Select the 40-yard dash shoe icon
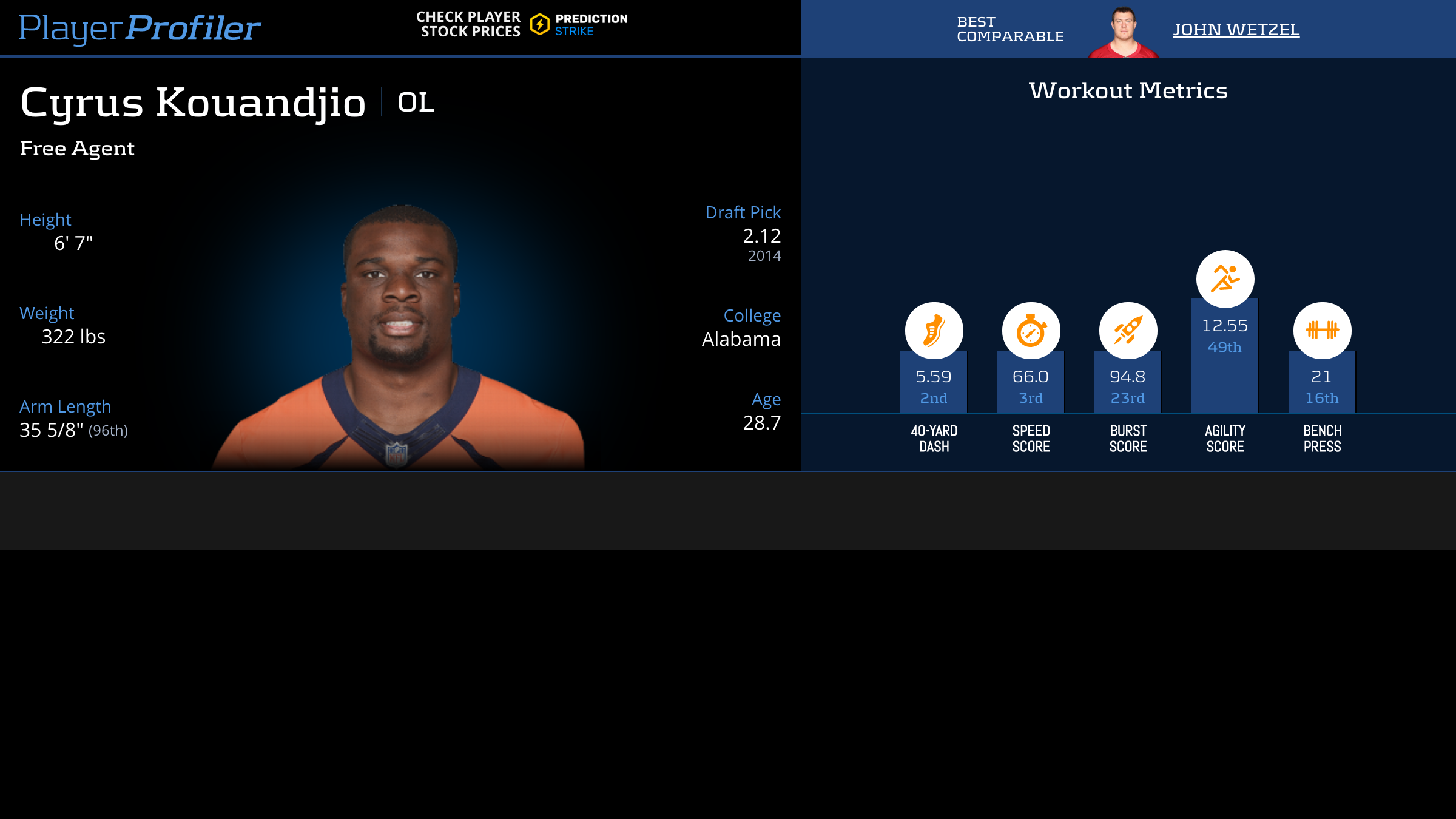1456x819 pixels. (934, 331)
